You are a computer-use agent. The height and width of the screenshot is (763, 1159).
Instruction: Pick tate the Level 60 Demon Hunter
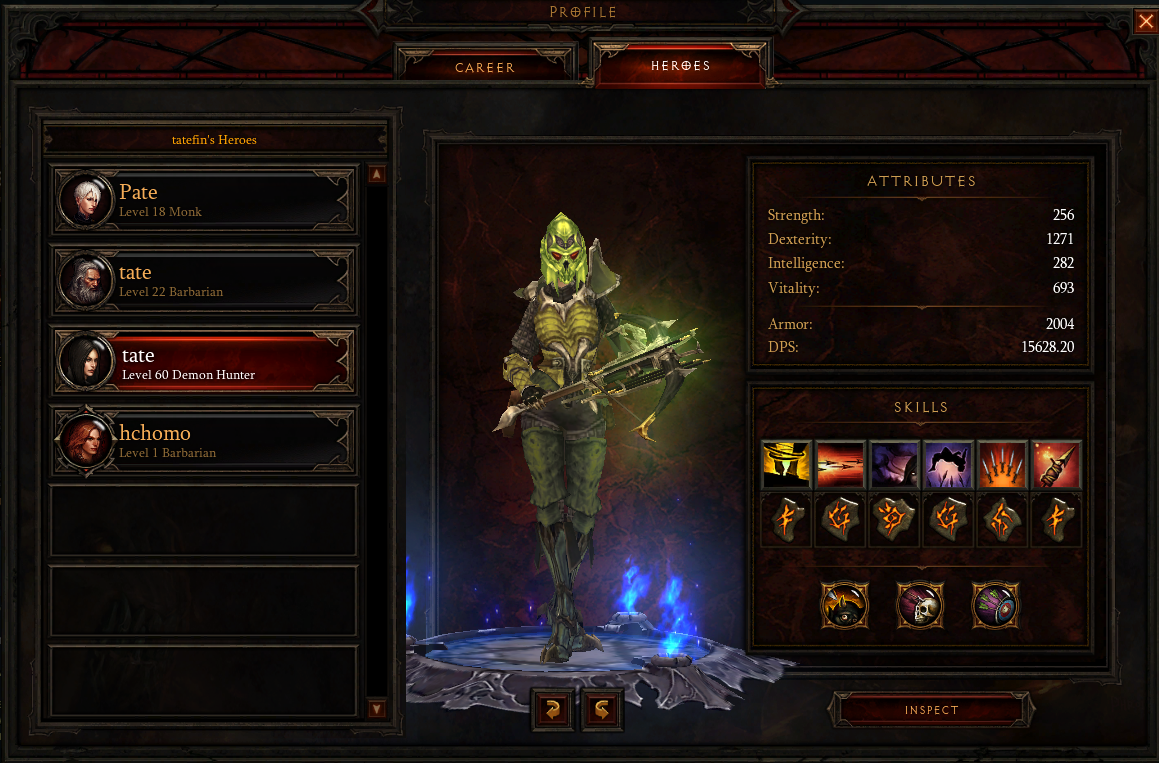pos(205,362)
